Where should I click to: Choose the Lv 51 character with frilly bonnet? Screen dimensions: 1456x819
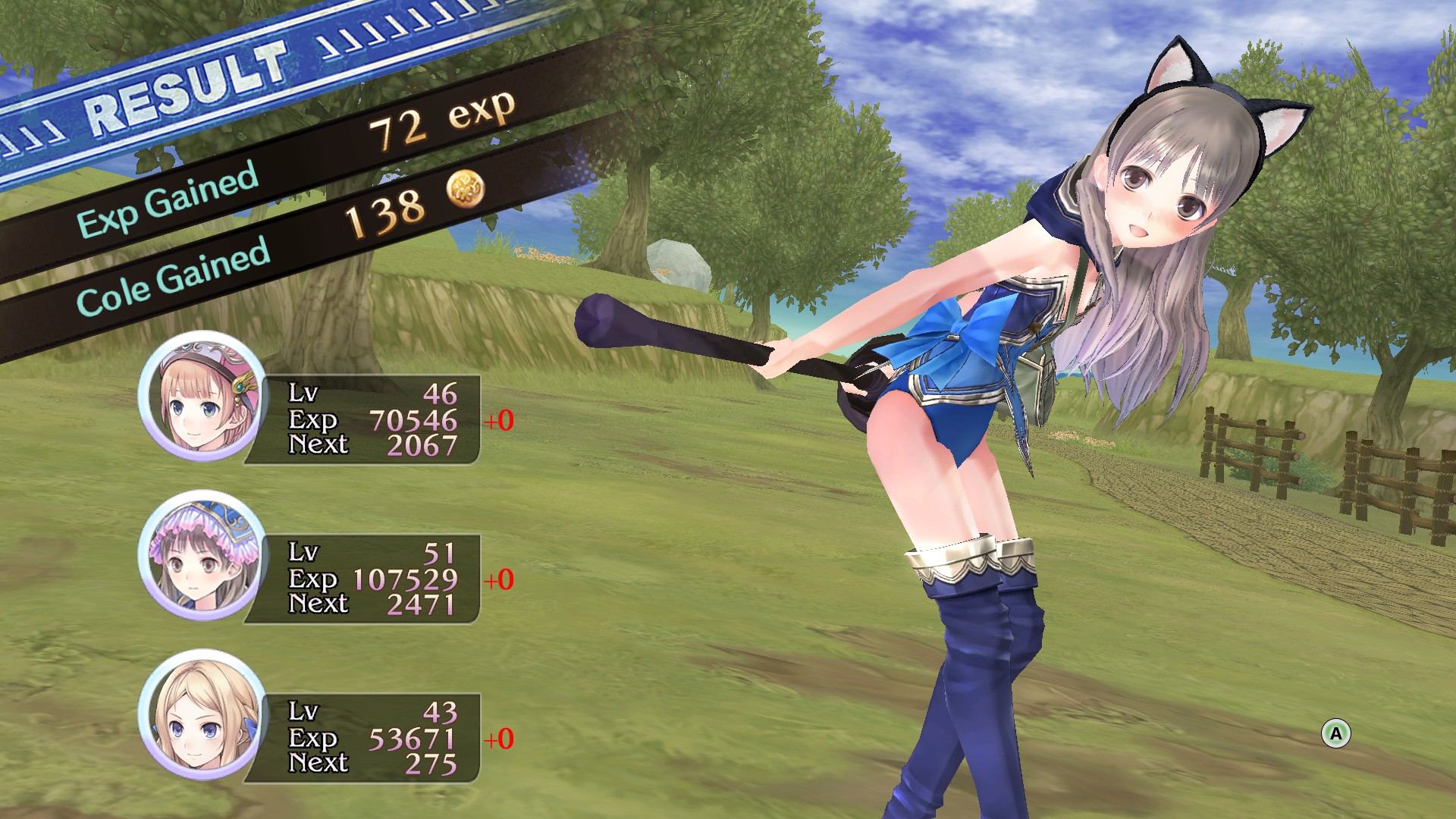(x=202, y=556)
